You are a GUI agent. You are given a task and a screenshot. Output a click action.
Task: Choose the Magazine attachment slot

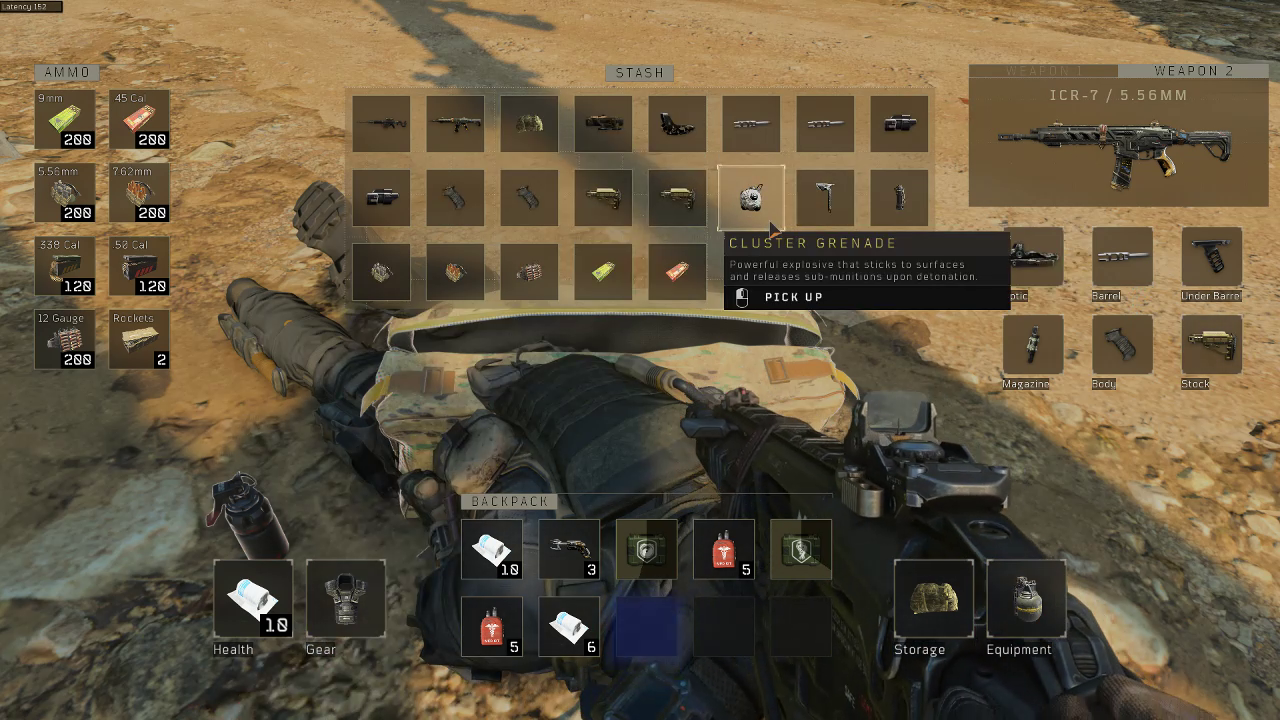[x=1033, y=345]
